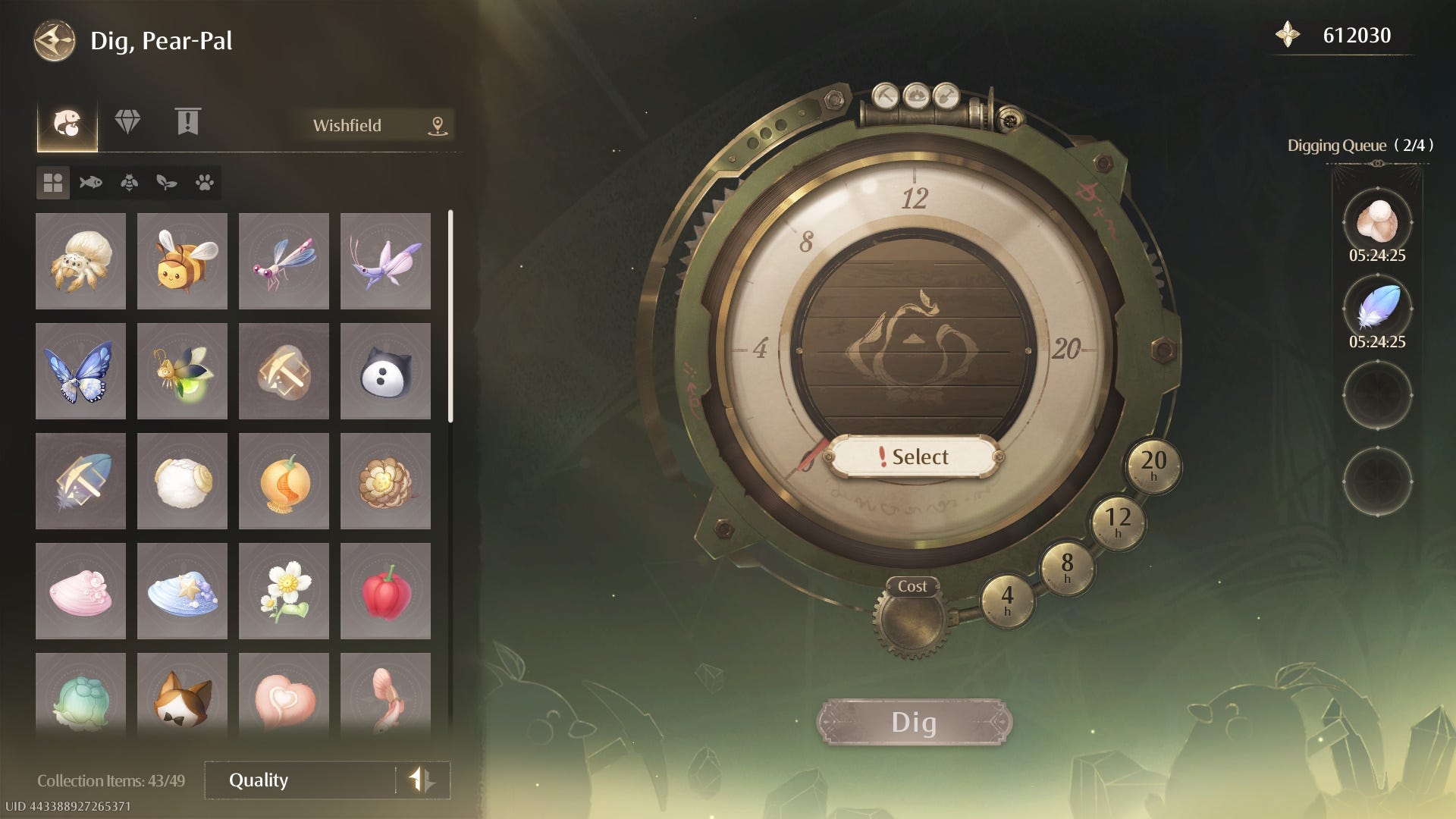
Task: Pick the red bell pepper item
Action: click(385, 591)
